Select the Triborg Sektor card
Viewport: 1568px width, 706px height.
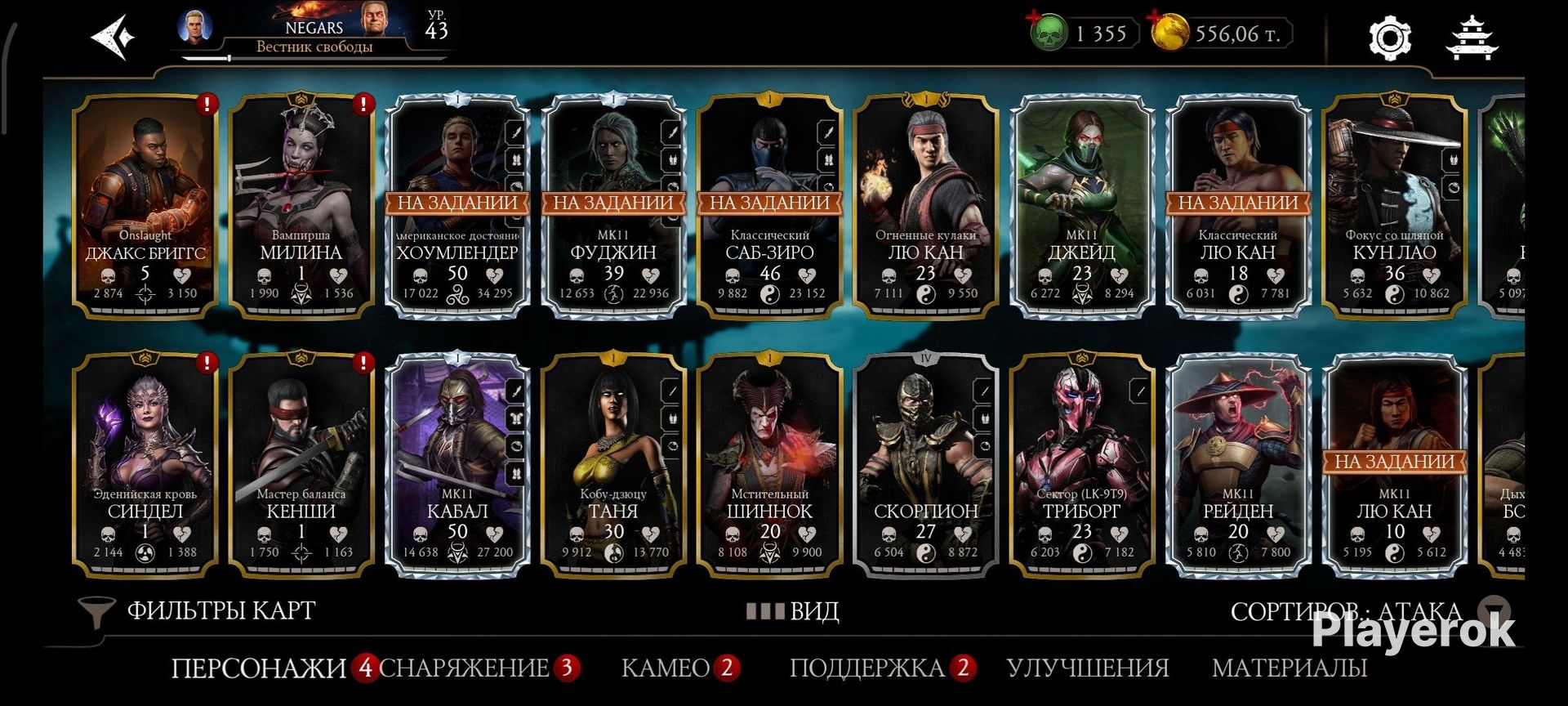(x=1081, y=464)
